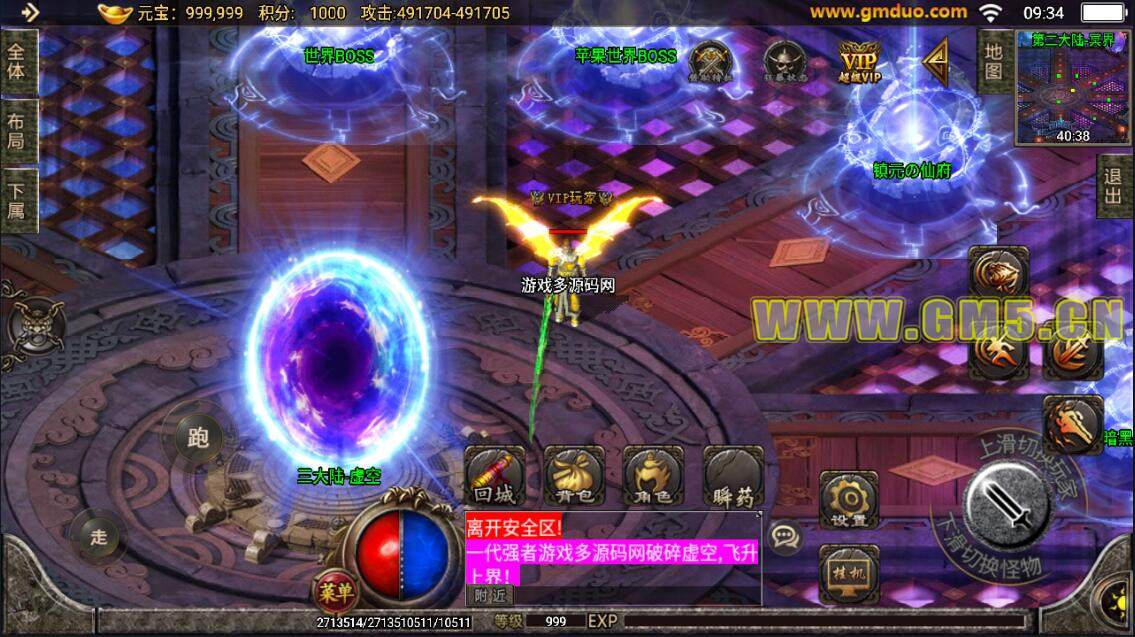Viewport: 1135px width, 637px height.
Task: Switch movement to 跑 run
Action: pos(197,437)
